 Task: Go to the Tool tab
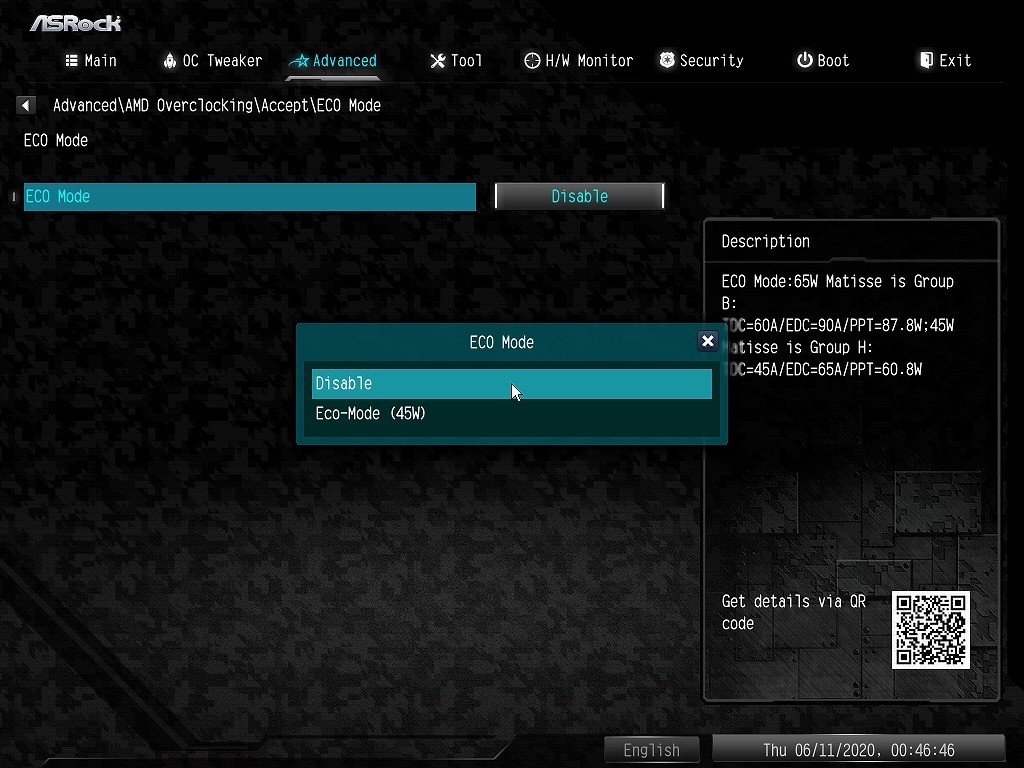[456, 61]
